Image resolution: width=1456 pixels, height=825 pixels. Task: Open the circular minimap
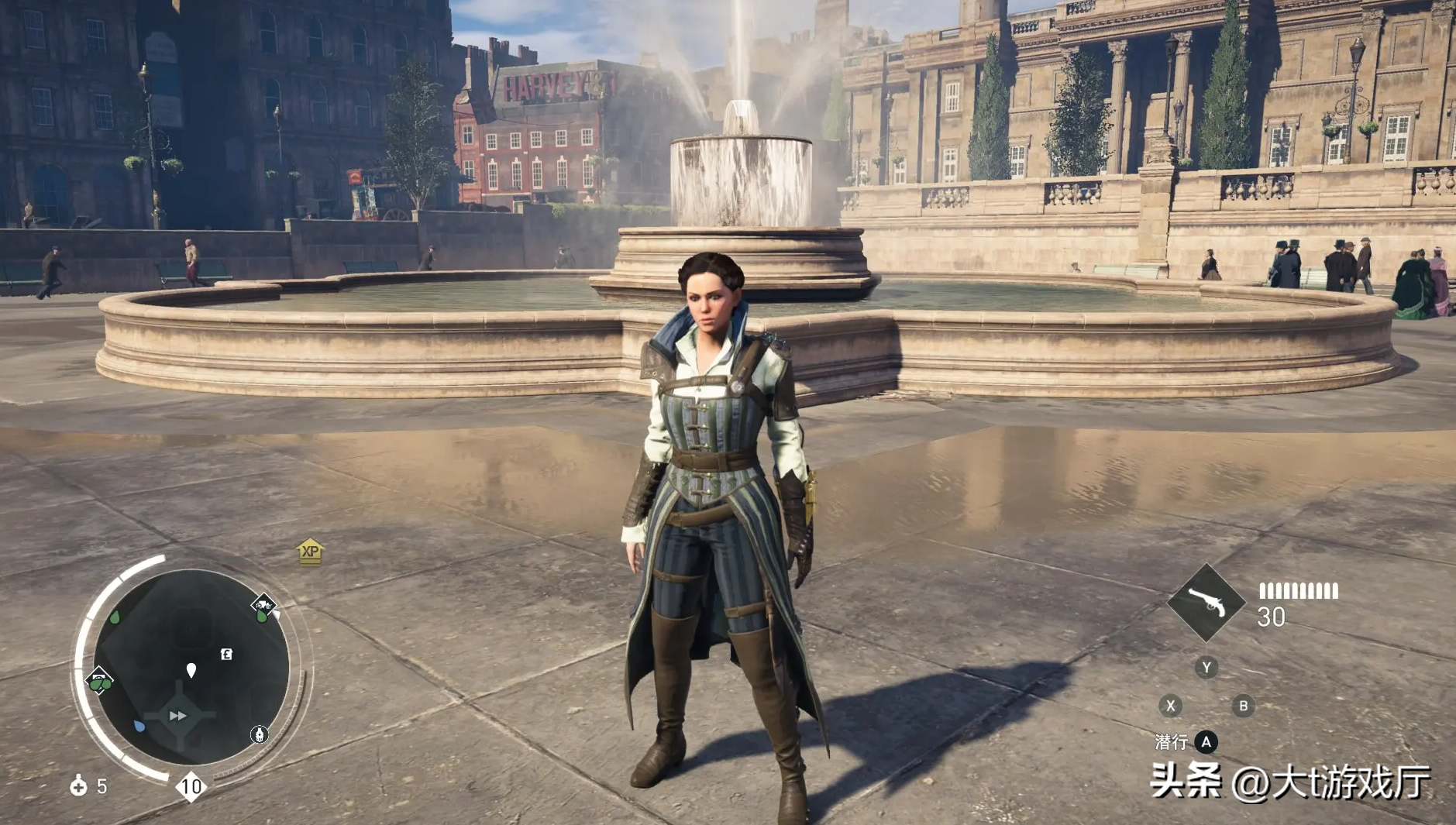coord(191,668)
